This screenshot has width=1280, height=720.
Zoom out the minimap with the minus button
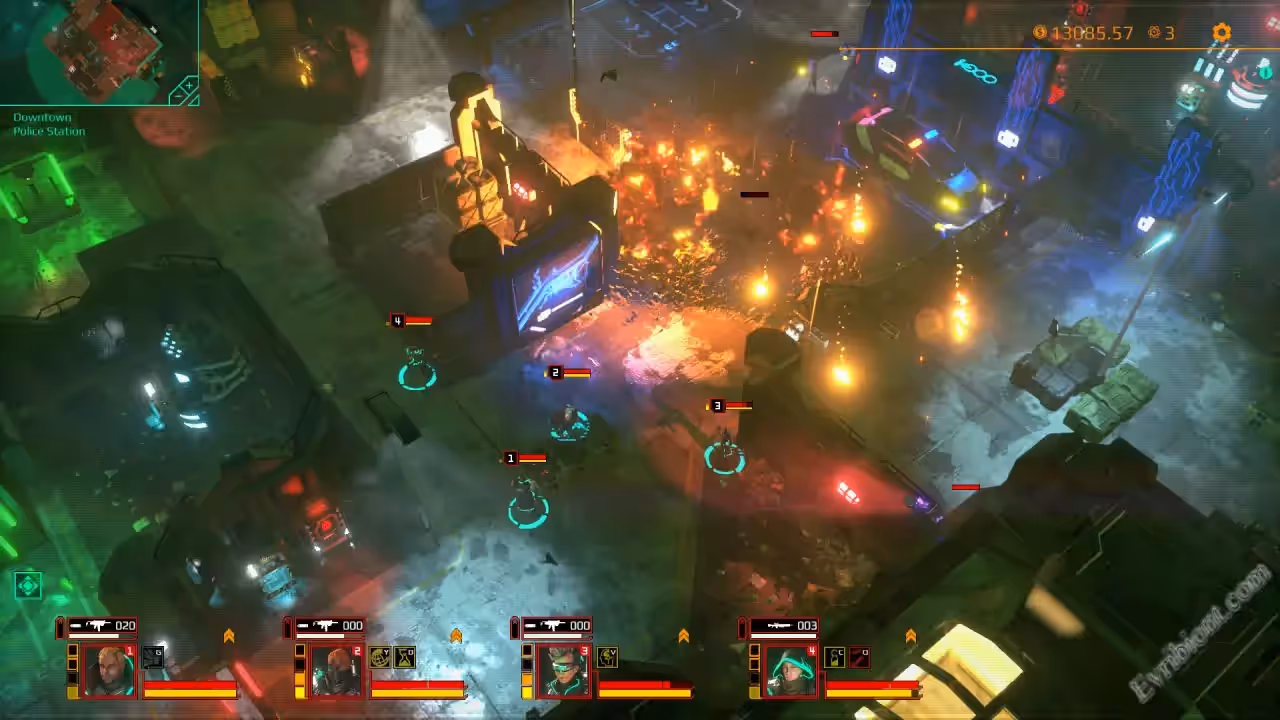pos(178,96)
